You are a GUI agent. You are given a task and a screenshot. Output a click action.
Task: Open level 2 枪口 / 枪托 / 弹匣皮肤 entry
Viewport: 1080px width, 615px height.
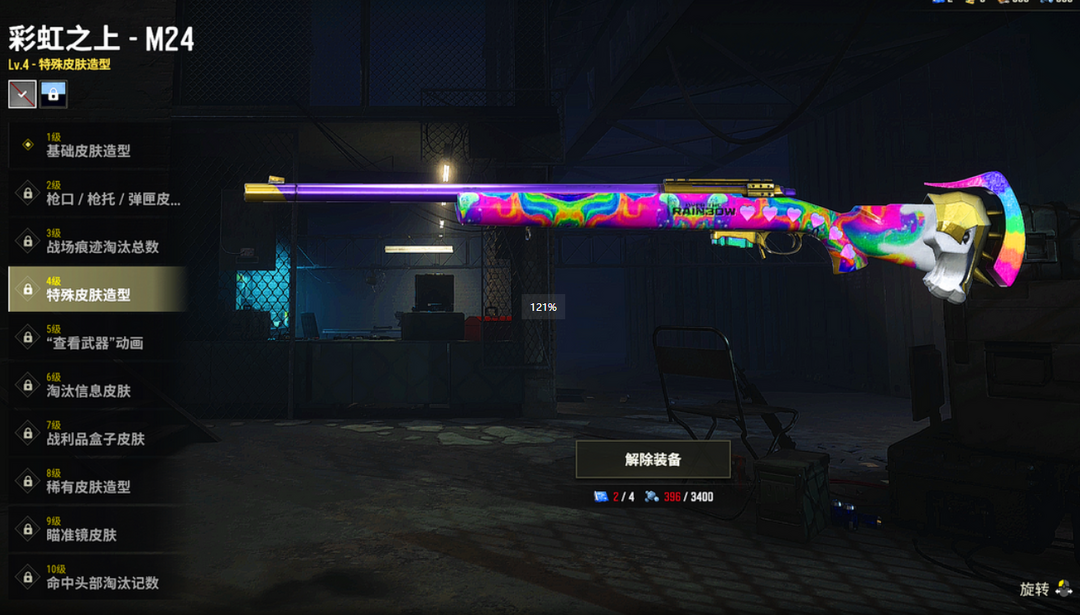95,193
